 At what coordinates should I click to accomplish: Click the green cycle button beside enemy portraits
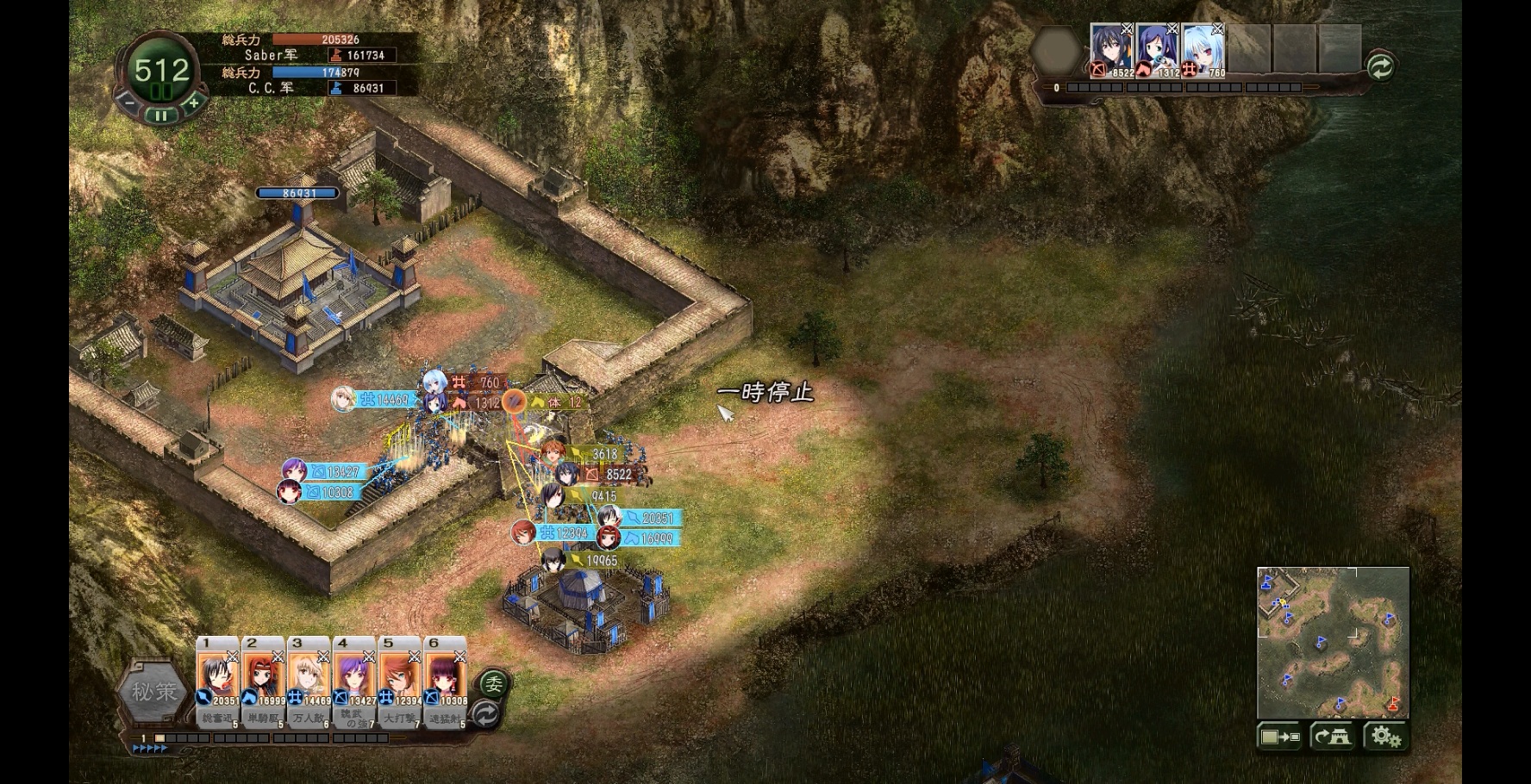pos(1380,67)
